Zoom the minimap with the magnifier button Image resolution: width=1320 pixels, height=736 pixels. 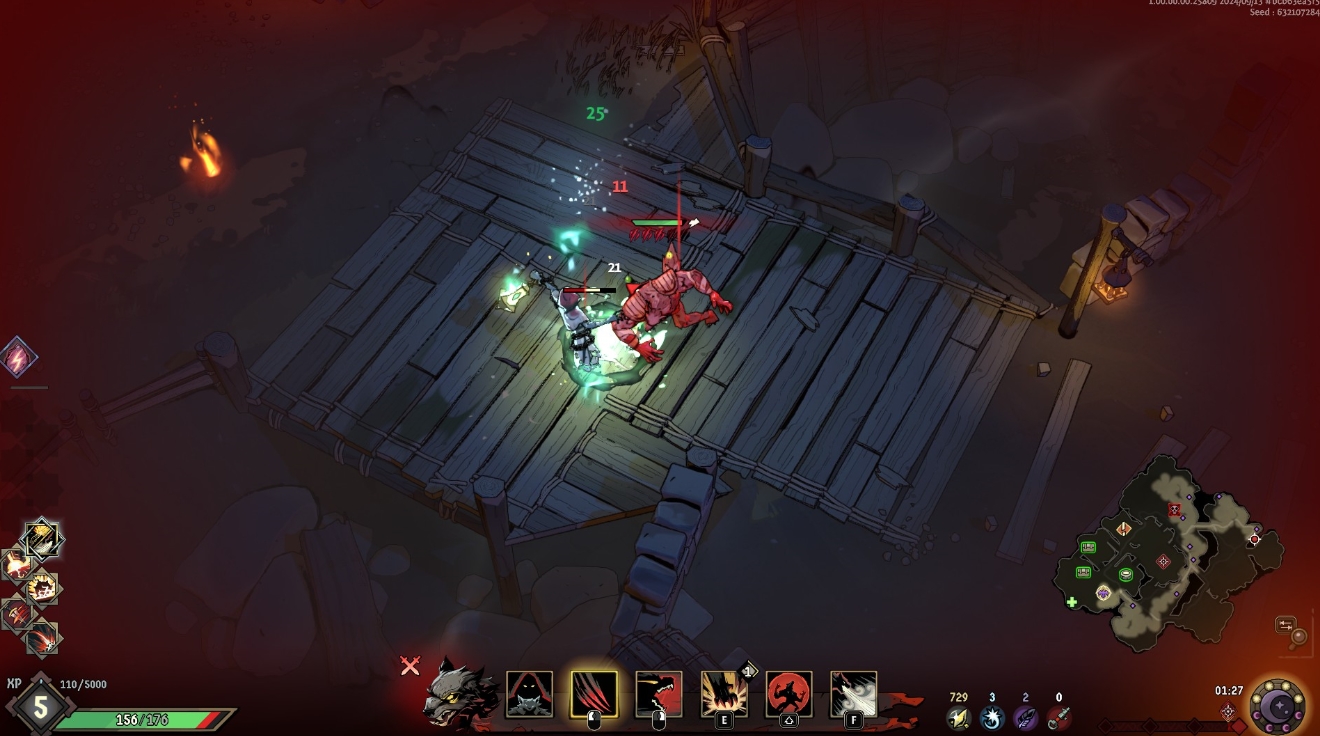(1298, 637)
